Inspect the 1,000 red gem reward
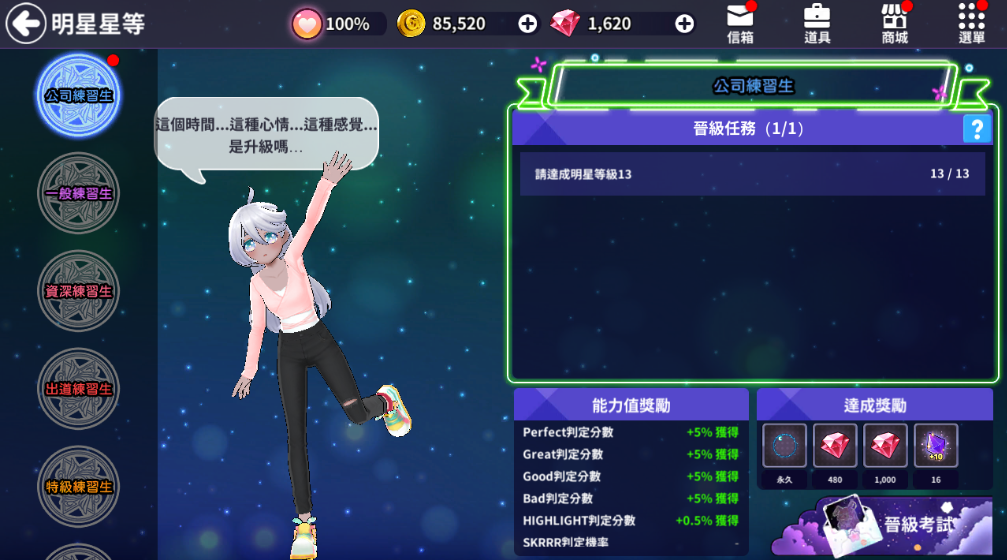Screen dimensions: 1007x560 coord(886,446)
